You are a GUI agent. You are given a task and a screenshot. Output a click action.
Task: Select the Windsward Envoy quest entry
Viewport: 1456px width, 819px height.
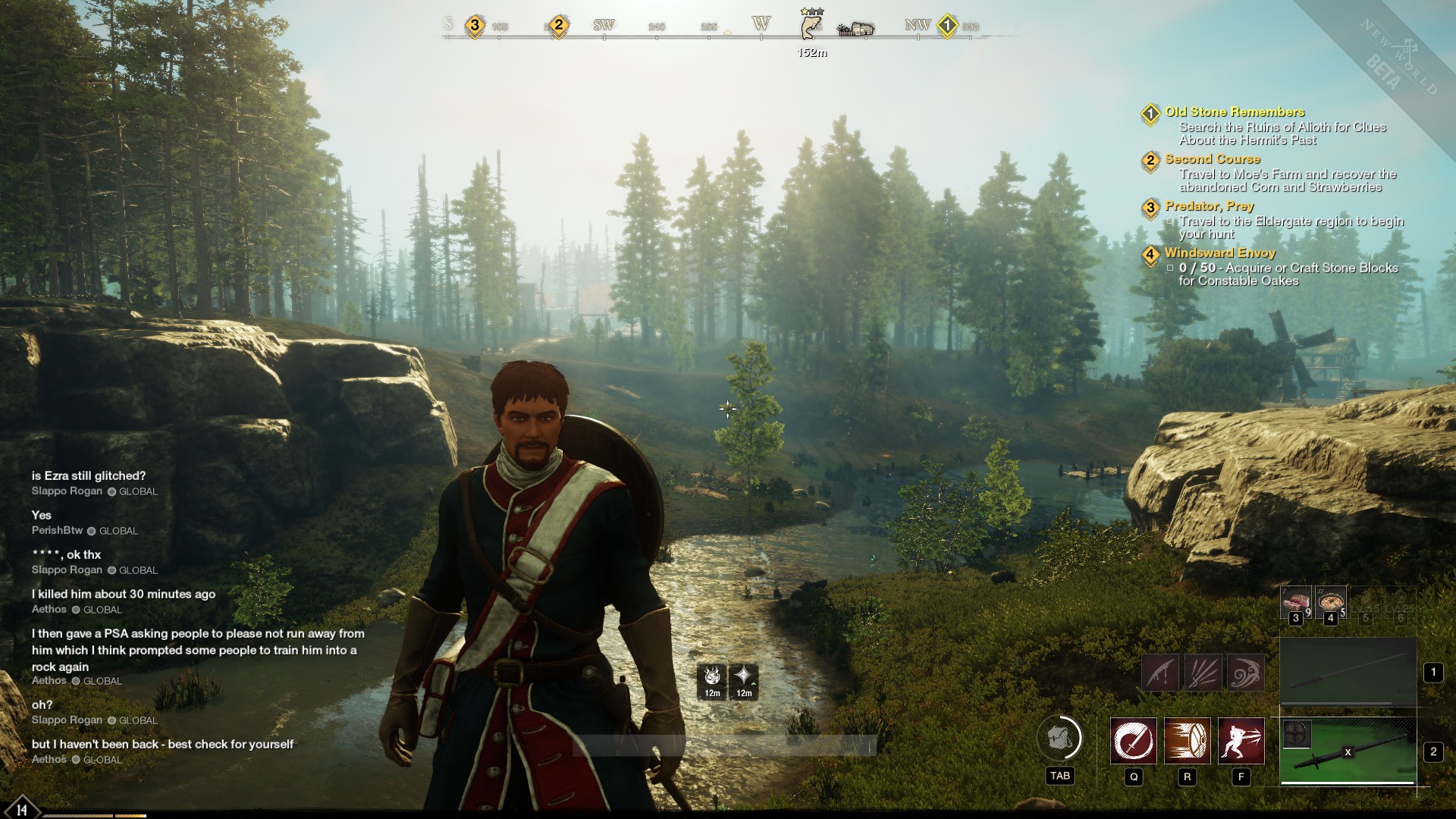point(1219,253)
